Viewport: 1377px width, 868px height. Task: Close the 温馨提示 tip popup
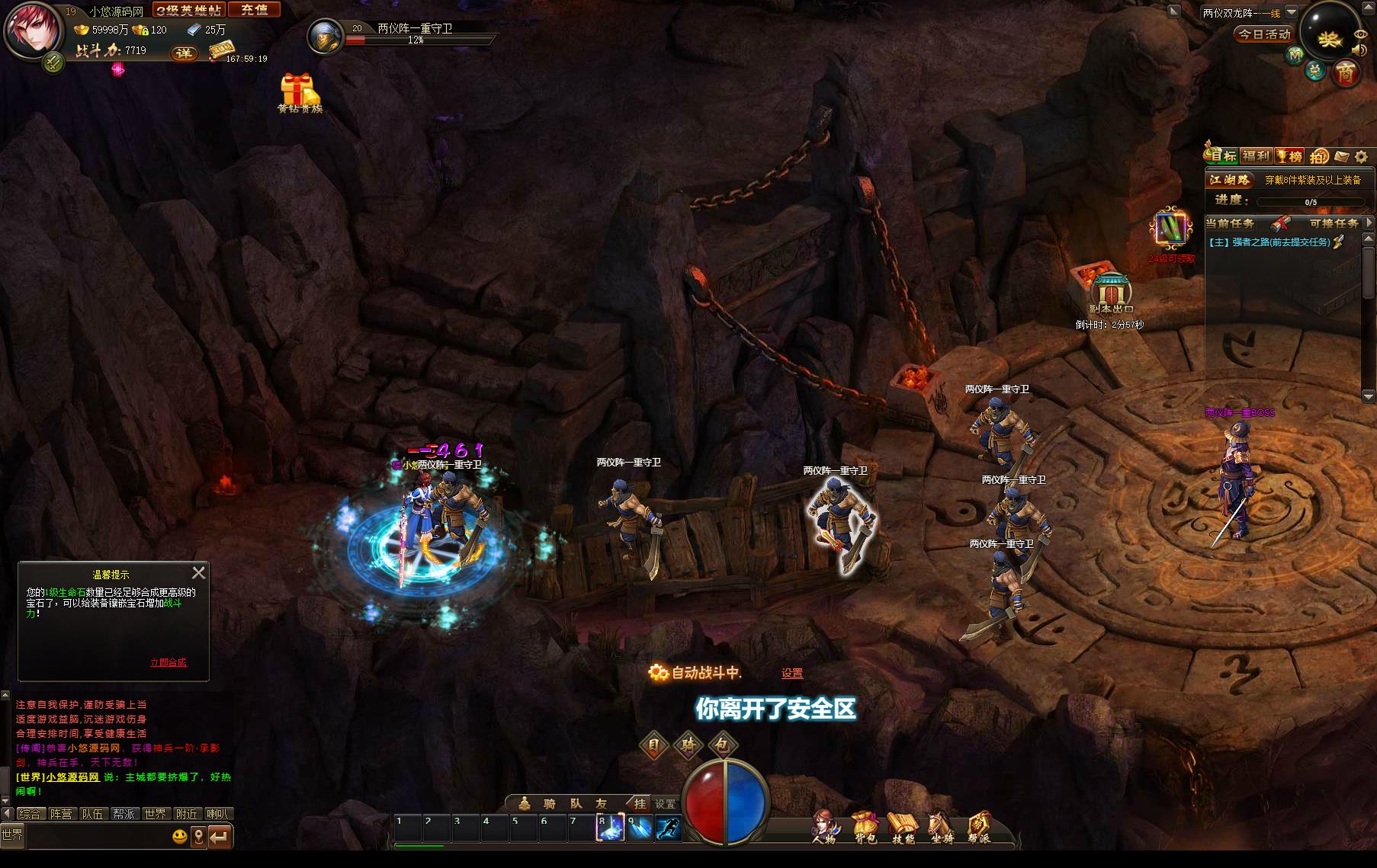[198, 572]
